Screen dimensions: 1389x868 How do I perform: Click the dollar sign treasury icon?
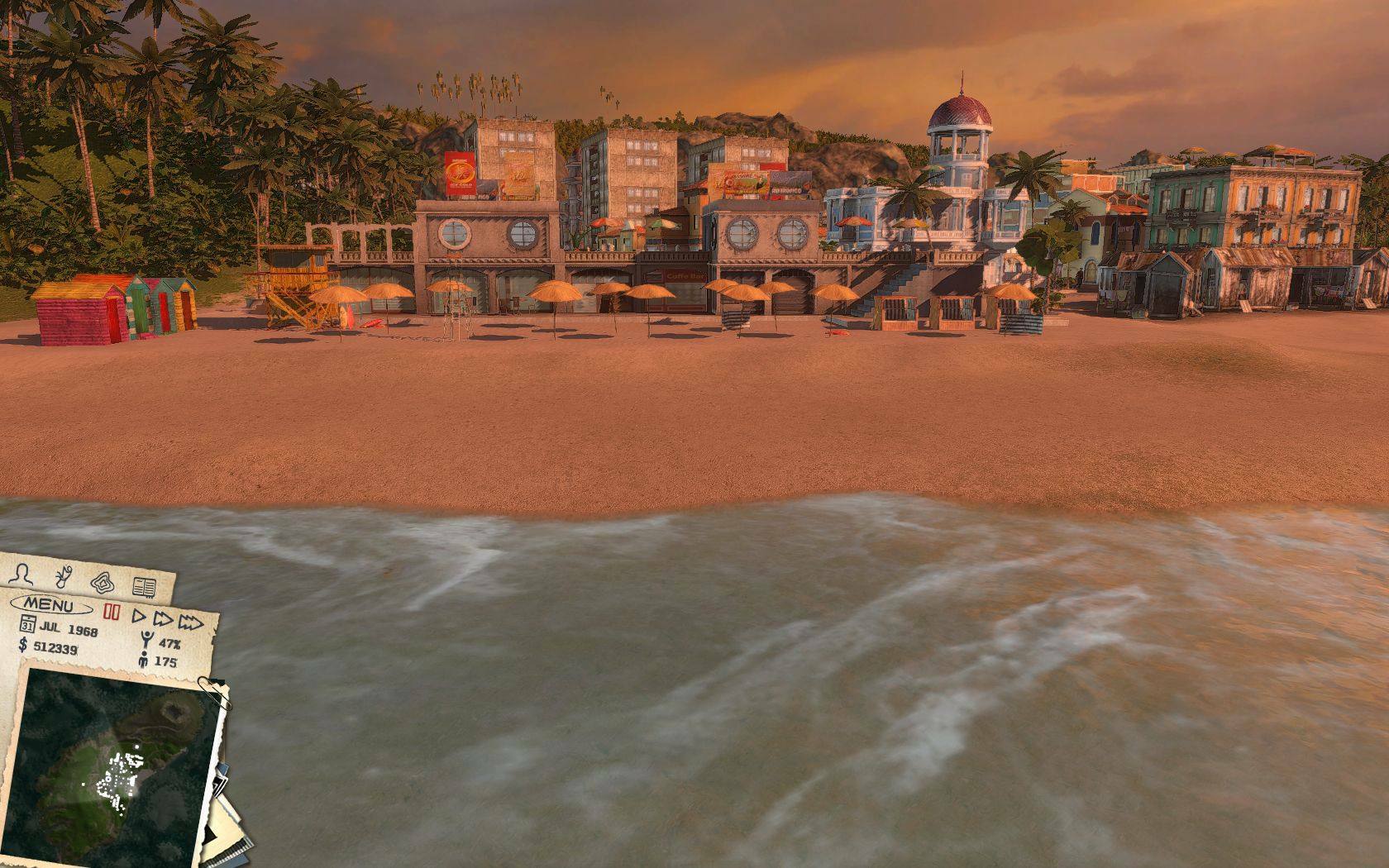click(23, 645)
